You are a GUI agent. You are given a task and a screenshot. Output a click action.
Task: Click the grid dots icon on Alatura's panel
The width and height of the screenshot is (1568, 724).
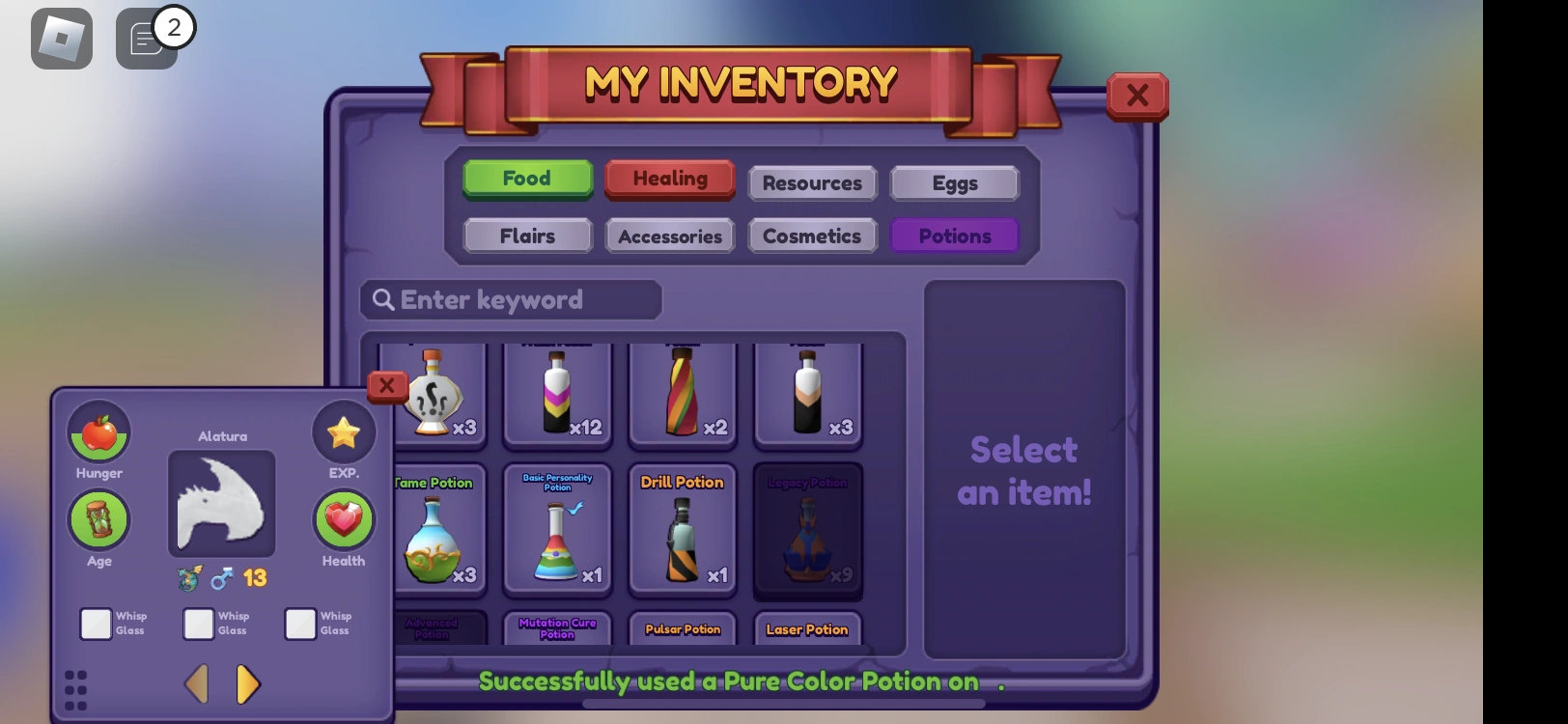pos(75,686)
